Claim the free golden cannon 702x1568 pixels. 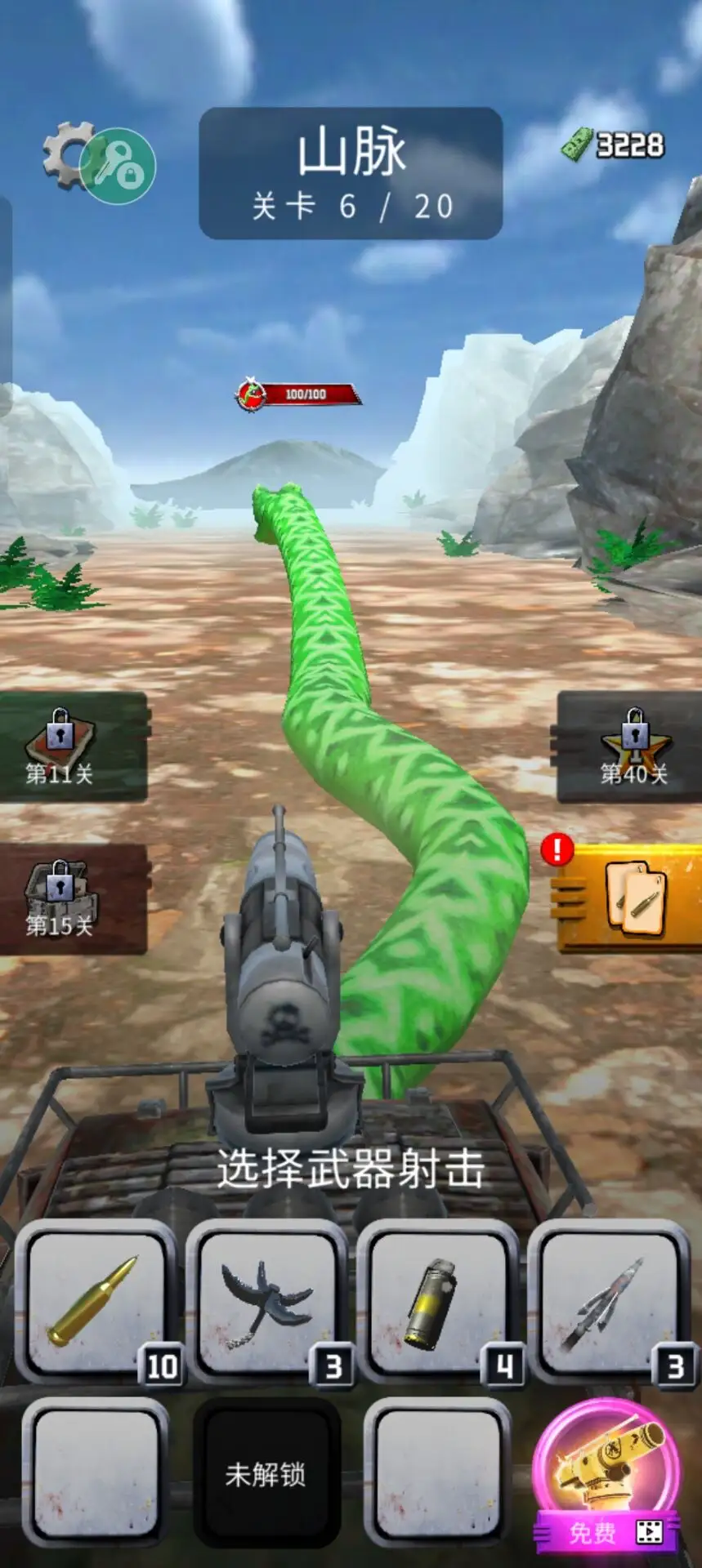[607, 1476]
